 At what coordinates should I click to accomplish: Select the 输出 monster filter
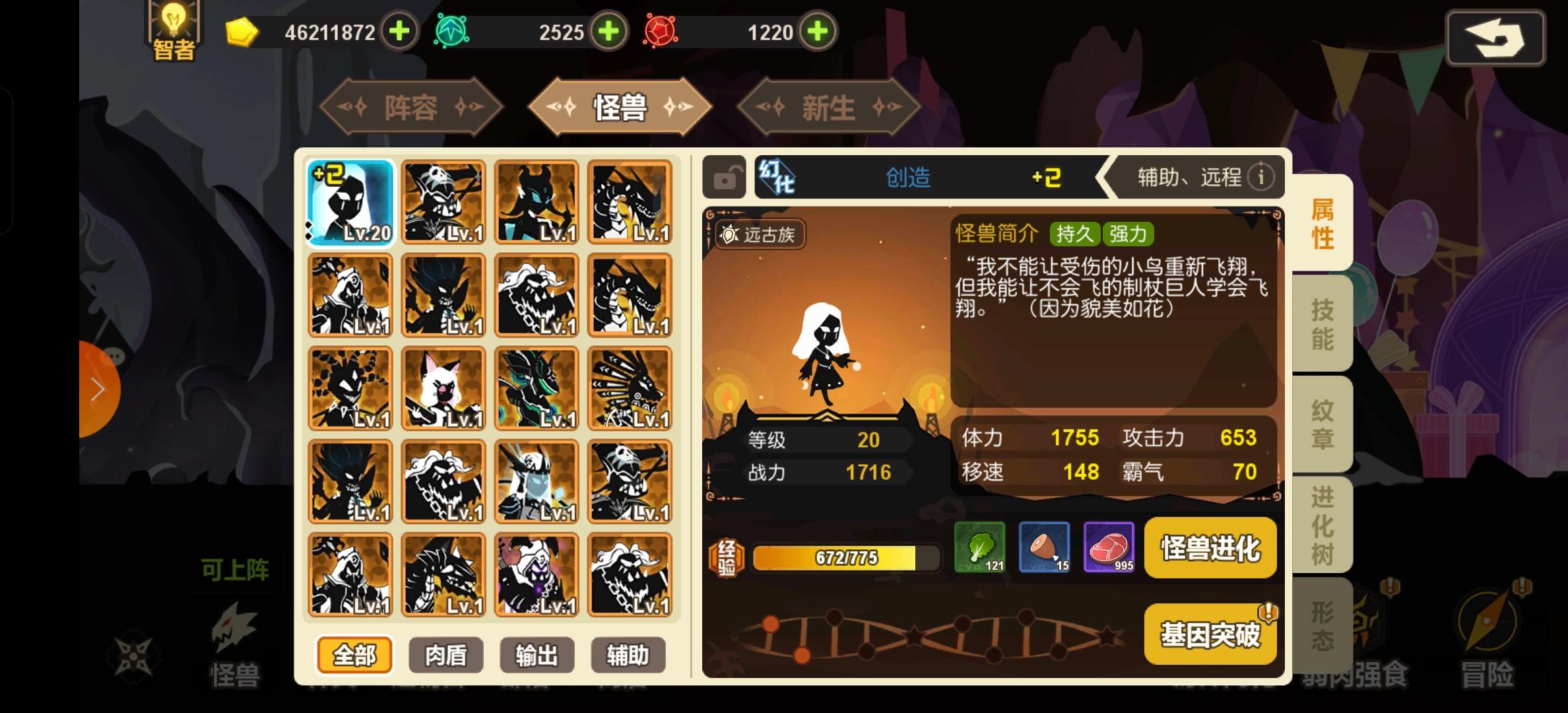[x=537, y=655]
